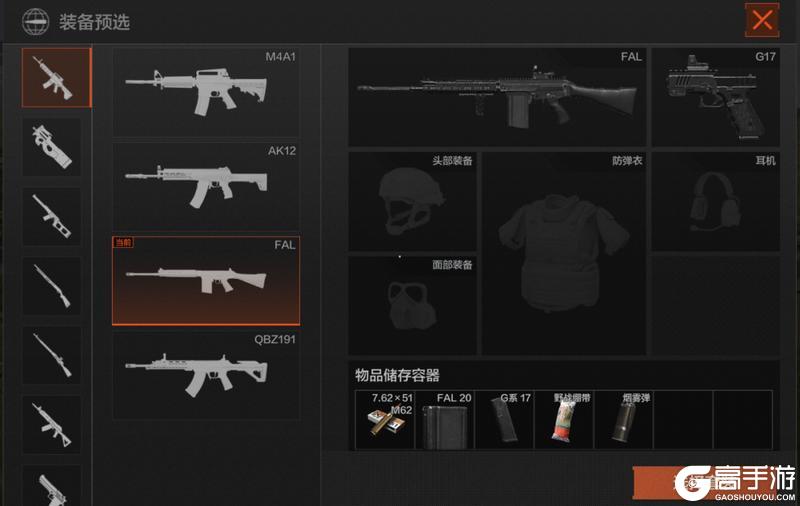Open the equipped FAL primary weapon slot
Image resolution: width=800 pixels, height=506 pixels.
coord(497,97)
